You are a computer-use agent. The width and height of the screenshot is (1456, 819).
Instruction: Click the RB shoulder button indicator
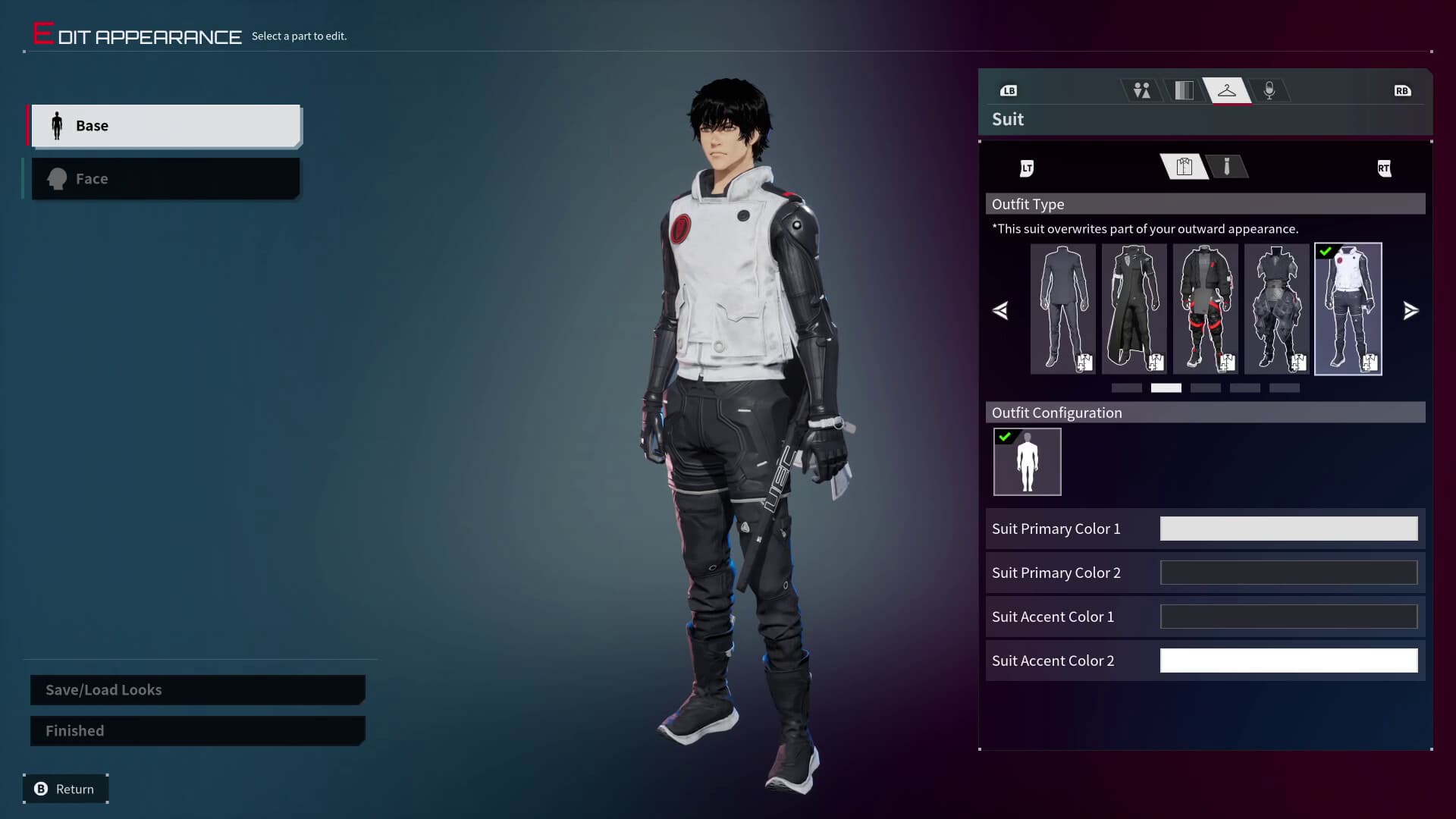(x=1402, y=90)
